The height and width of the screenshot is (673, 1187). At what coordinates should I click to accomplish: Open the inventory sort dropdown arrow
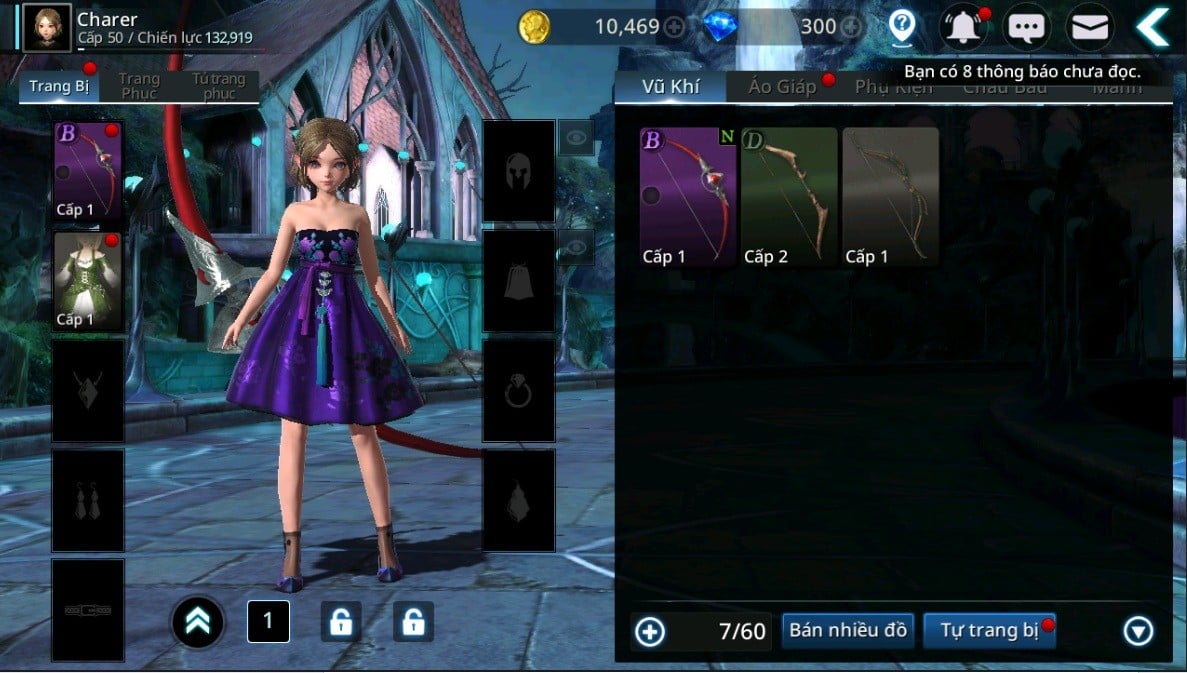1138,631
